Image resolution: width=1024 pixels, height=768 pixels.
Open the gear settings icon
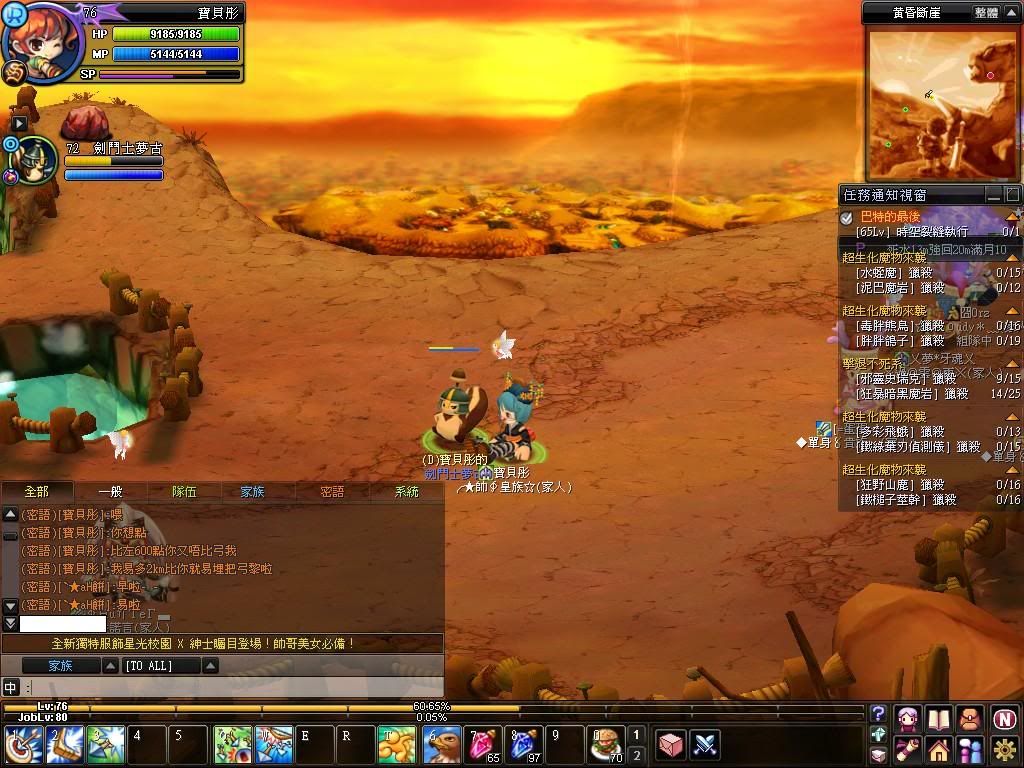coord(1004,748)
